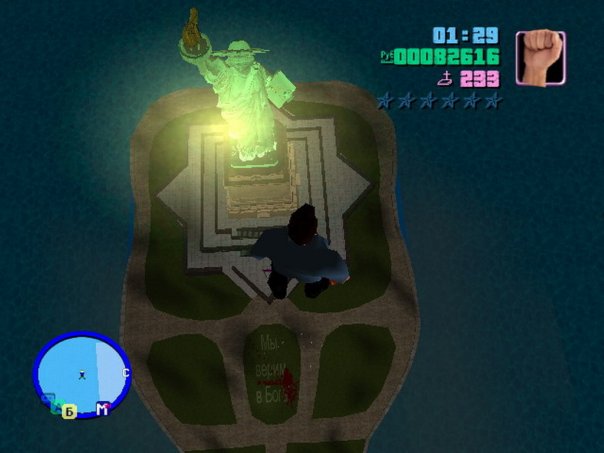Viewport: 604px width, 453px height.
Task: Click the yellow Б marker on the radar
Action: click(x=69, y=411)
